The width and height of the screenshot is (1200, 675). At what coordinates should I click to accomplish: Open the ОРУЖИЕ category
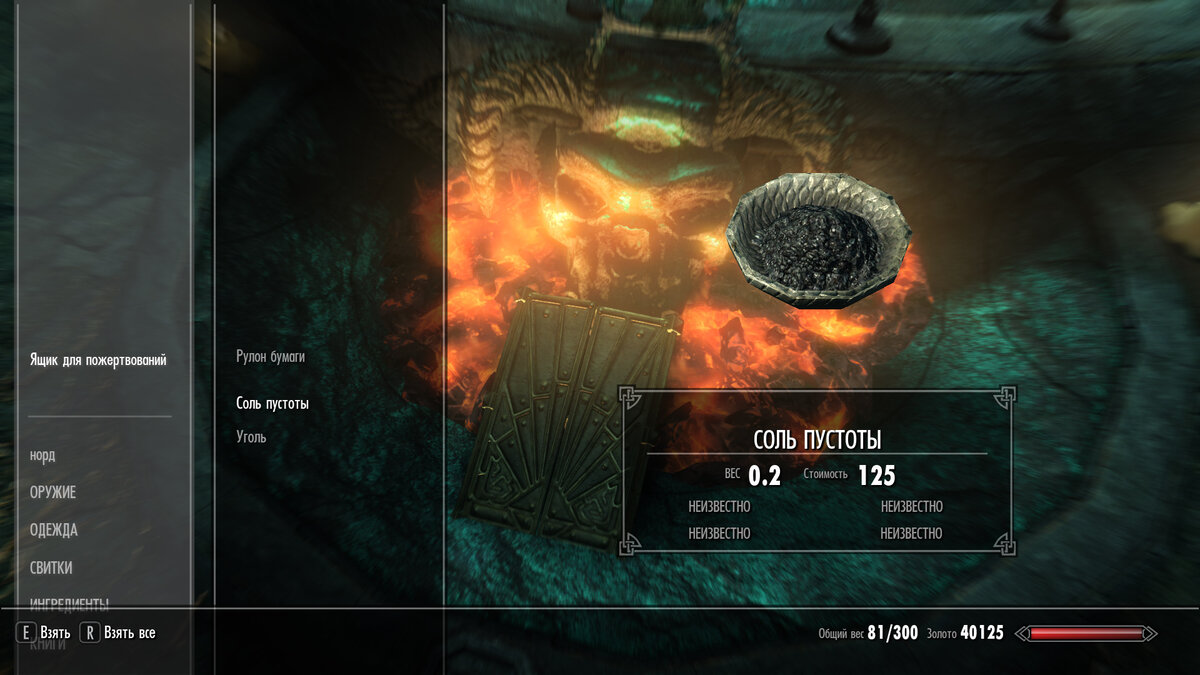tap(53, 493)
